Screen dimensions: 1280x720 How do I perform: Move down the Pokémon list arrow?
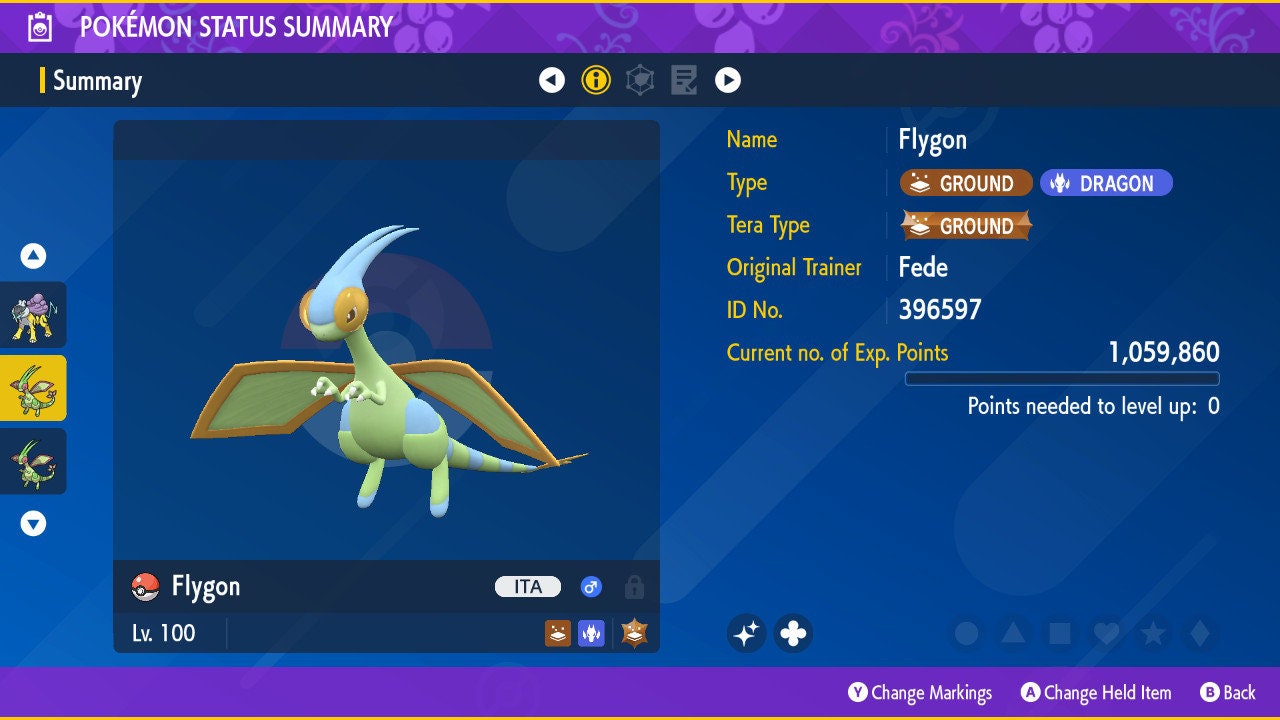pos(33,523)
